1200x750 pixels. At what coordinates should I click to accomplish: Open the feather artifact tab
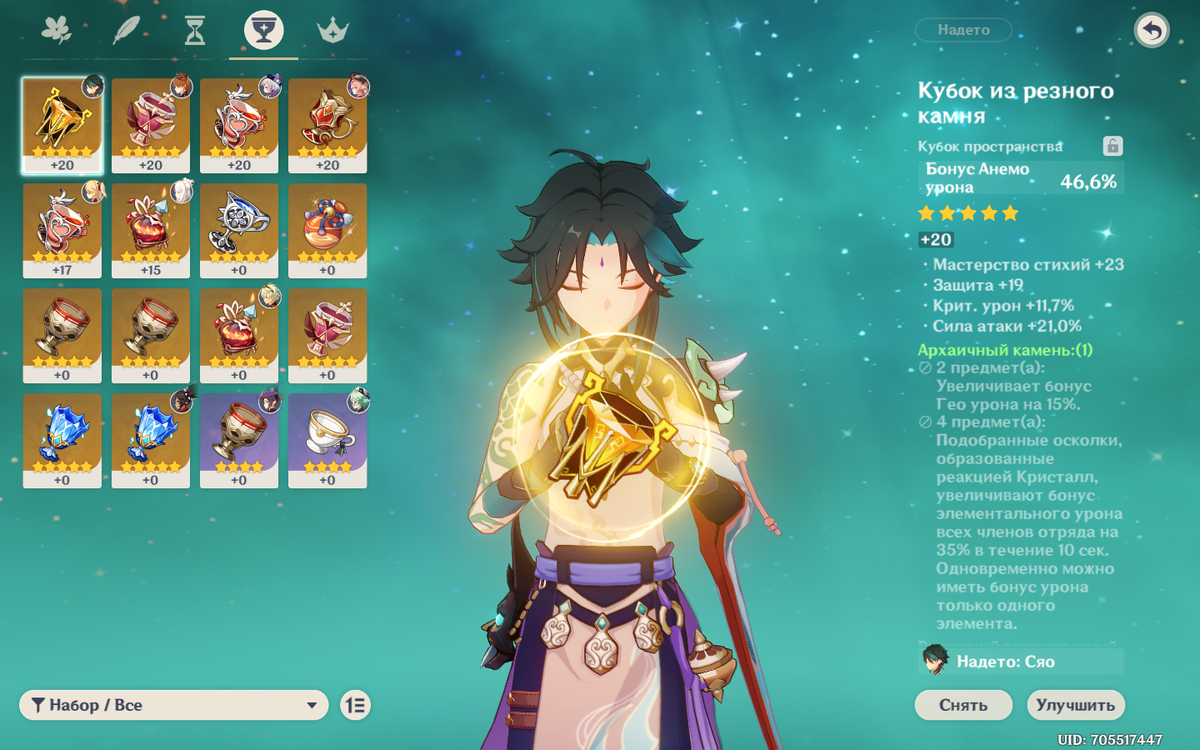(126, 31)
